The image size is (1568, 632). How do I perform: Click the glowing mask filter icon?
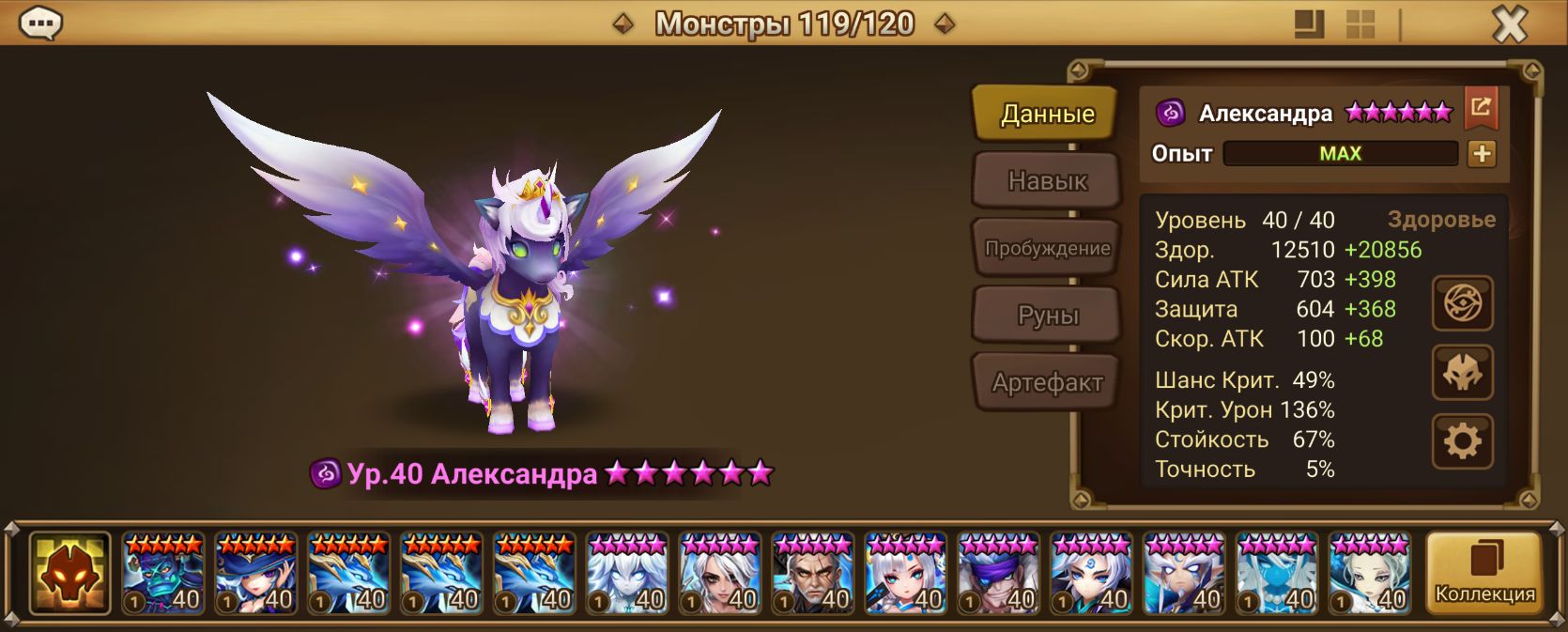click(x=69, y=574)
